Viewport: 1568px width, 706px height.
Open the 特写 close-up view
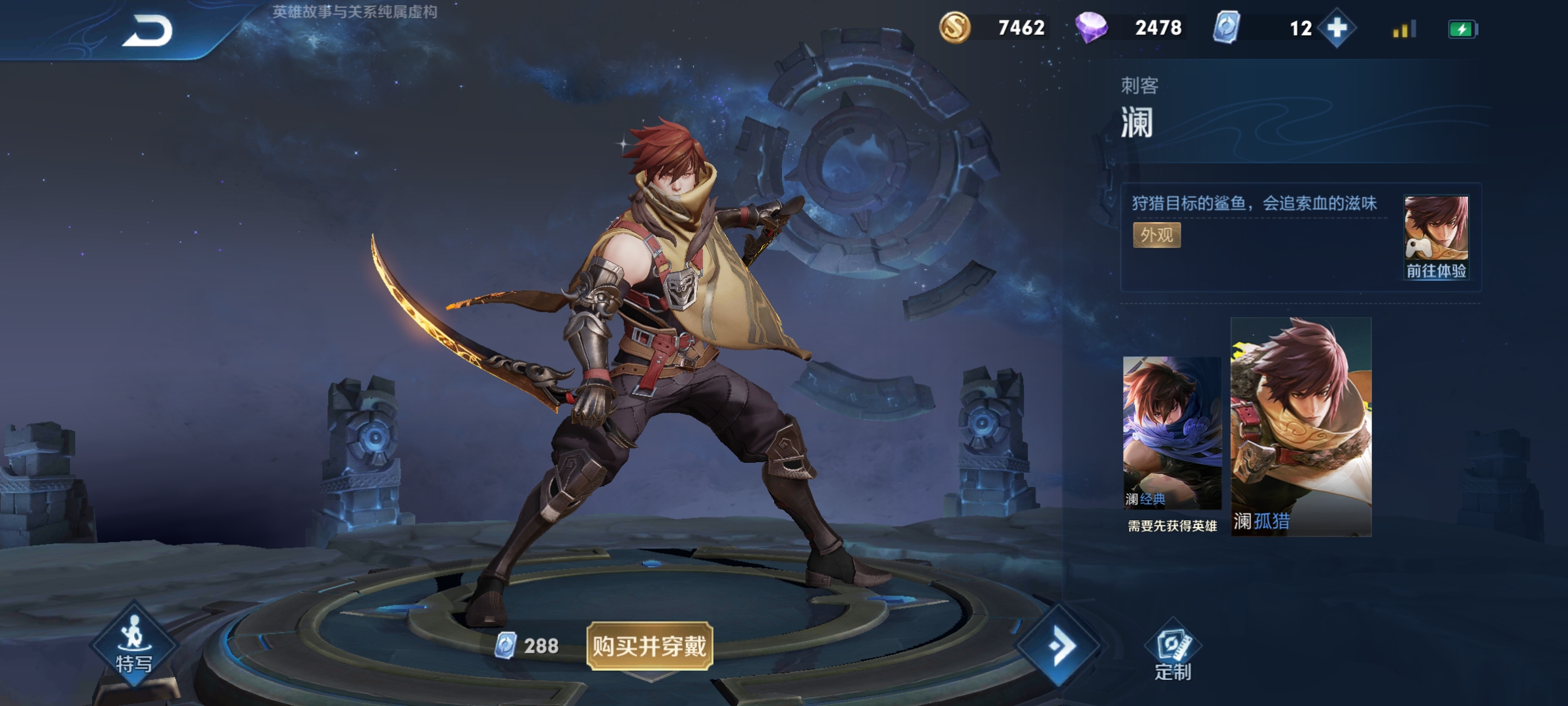click(134, 645)
